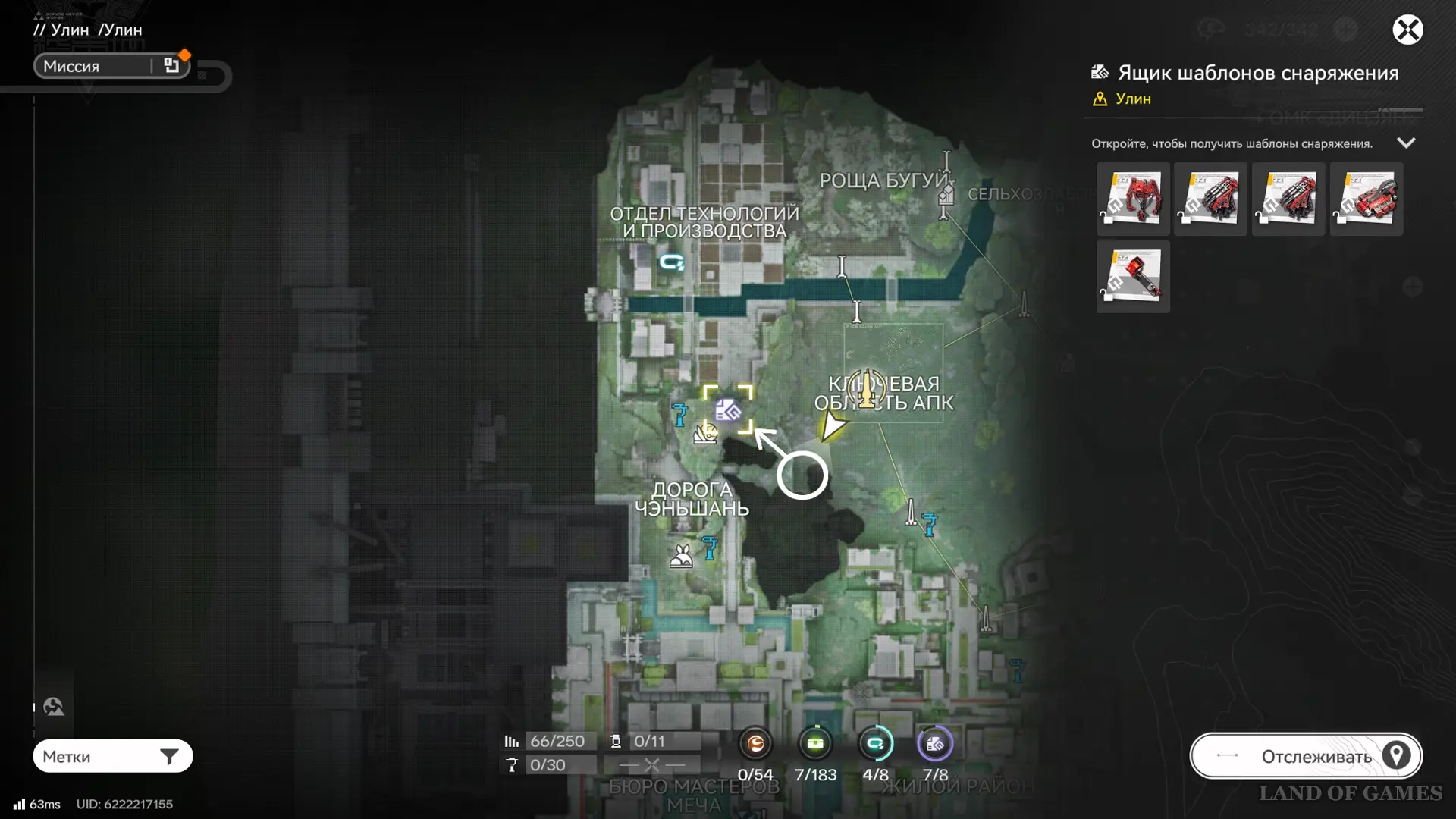Click the teal 4/8 counter icon
The width and height of the screenshot is (1456, 819).
[875, 745]
